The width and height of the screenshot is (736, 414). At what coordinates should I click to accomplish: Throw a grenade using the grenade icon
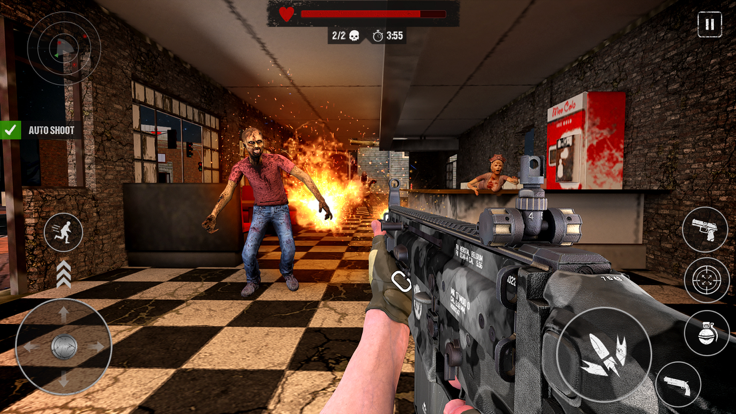point(706,333)
